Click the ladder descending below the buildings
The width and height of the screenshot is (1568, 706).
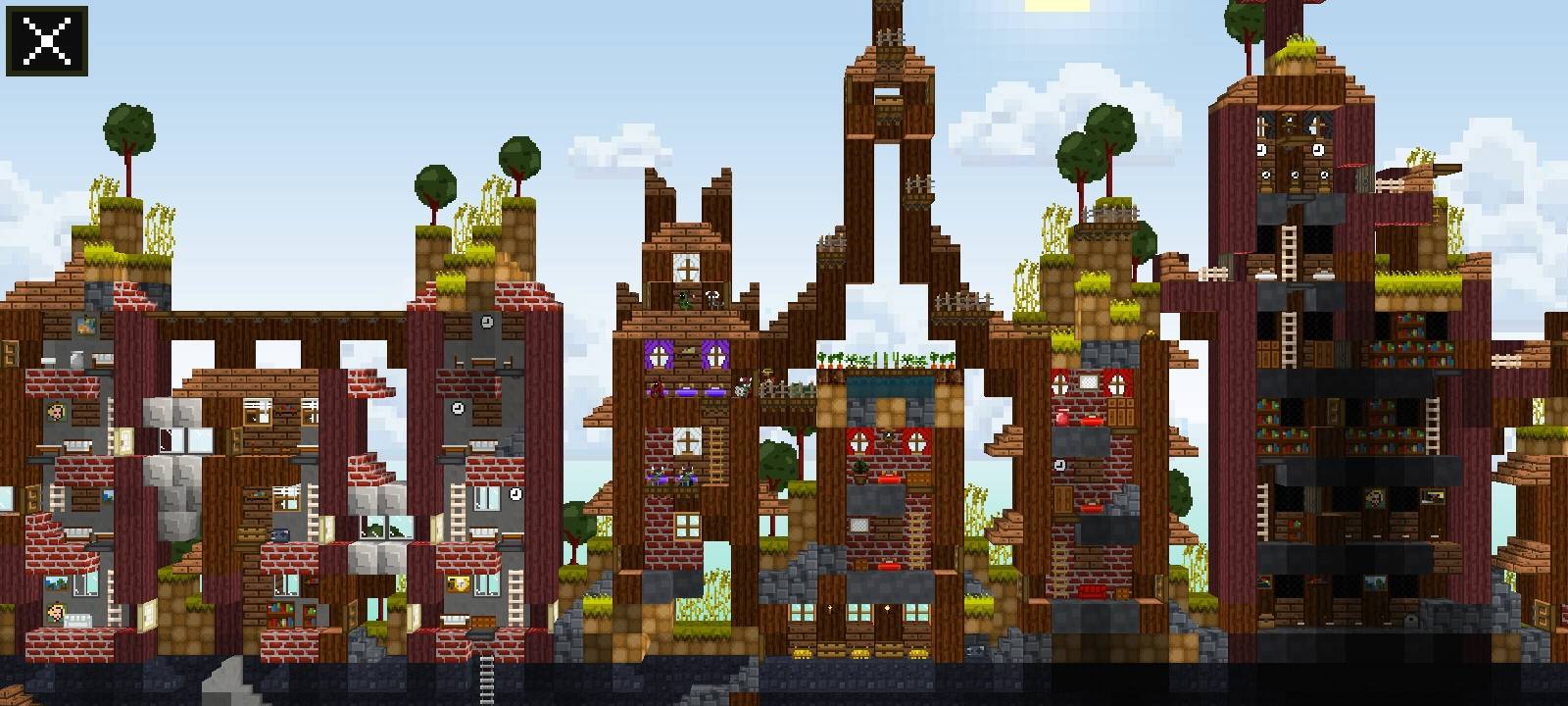pos(485,678)
